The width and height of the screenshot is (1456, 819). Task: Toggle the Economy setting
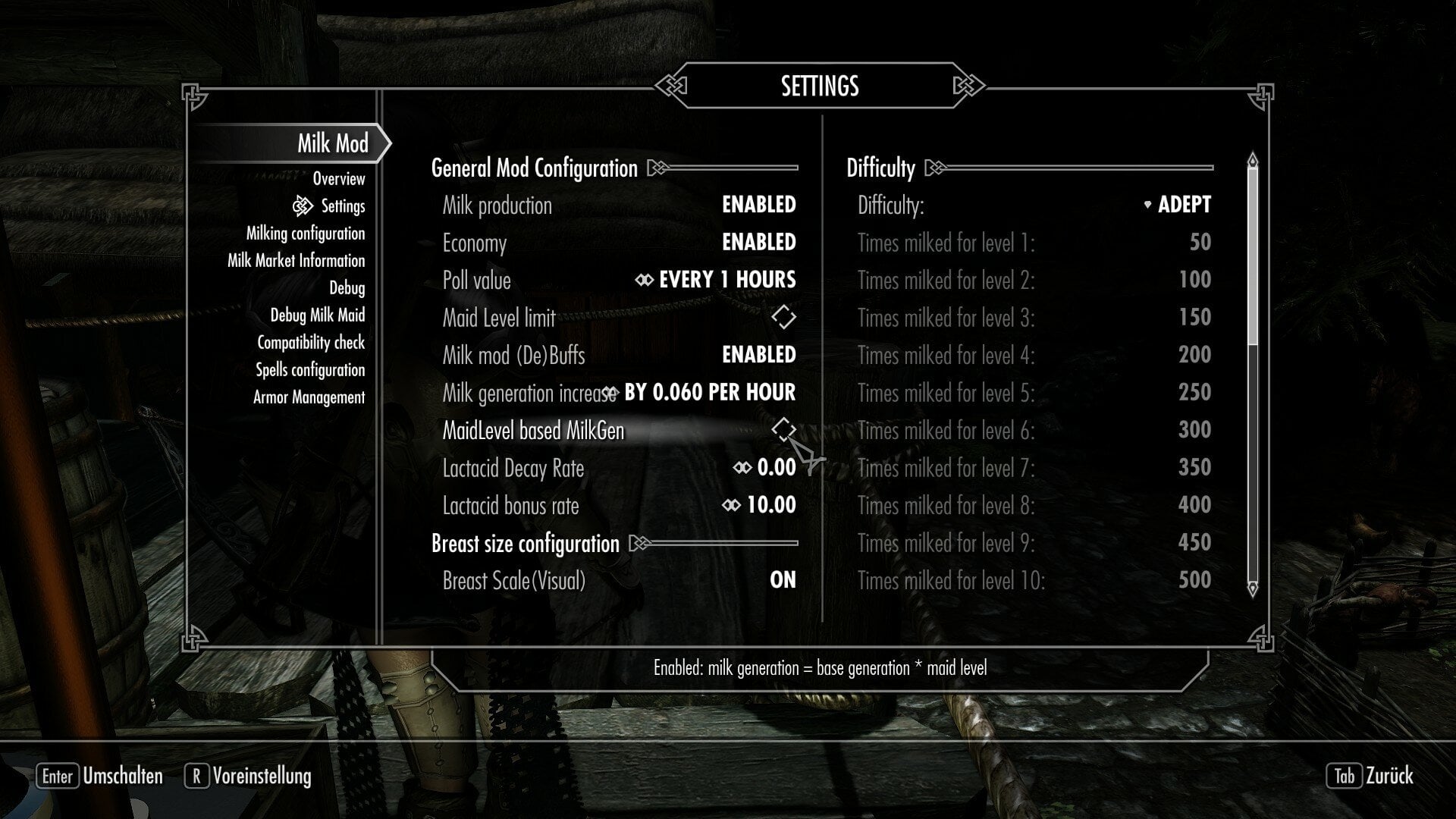(x=758, y=243)
